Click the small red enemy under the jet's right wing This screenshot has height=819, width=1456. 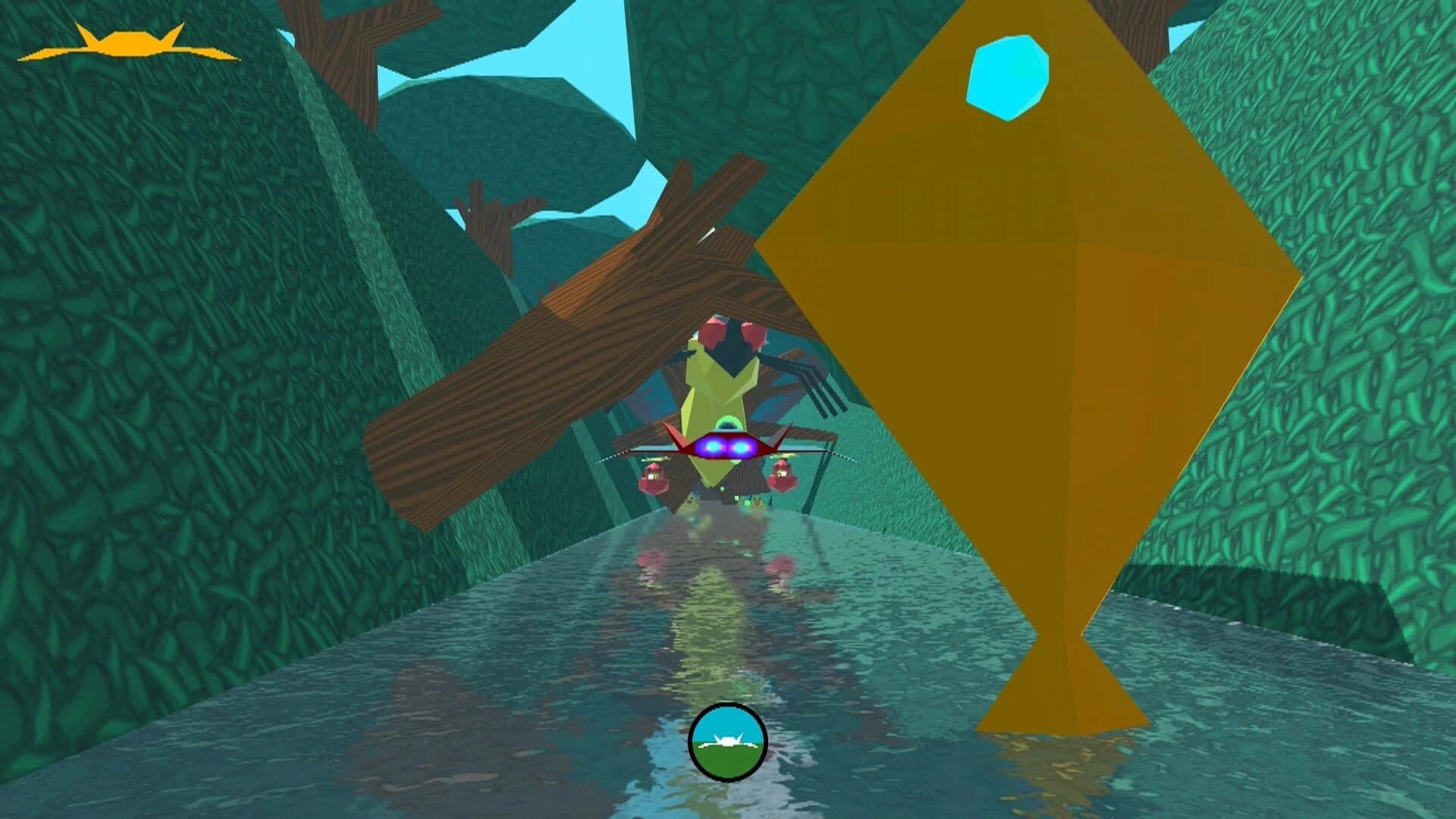(783, 474)
